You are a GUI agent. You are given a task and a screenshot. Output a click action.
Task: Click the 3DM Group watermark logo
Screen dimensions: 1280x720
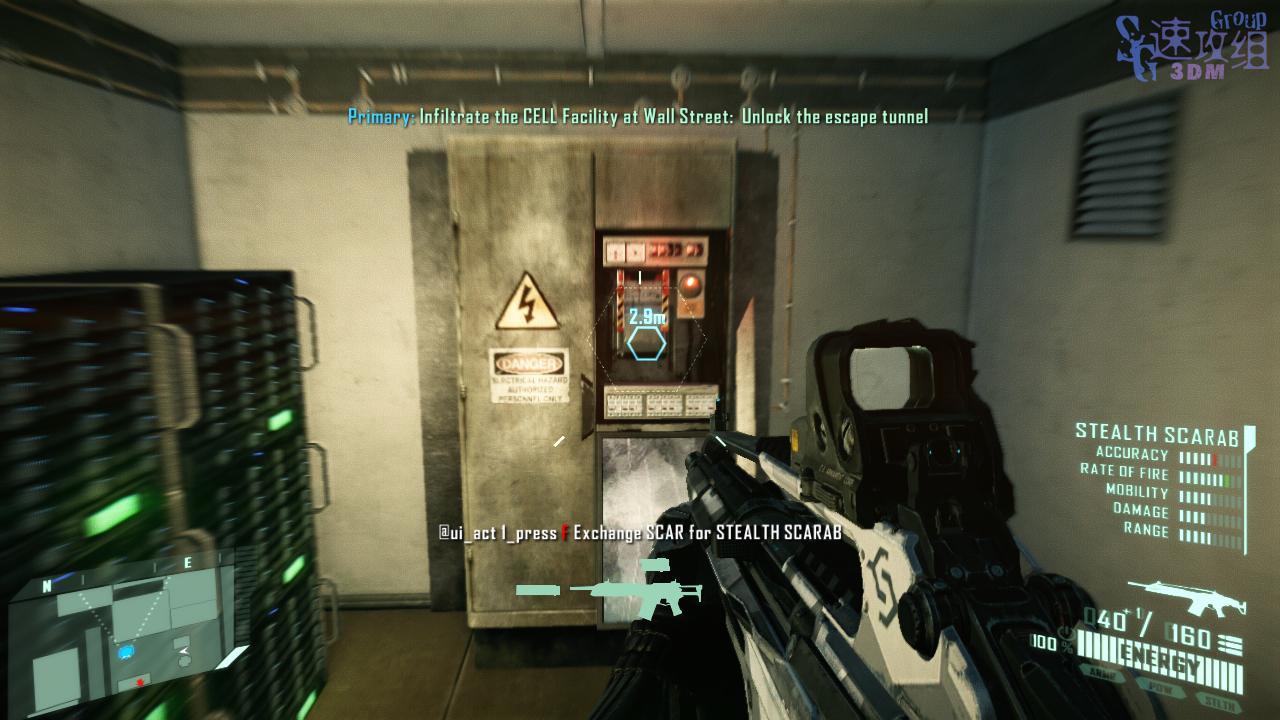click(x=1195, y=50)
